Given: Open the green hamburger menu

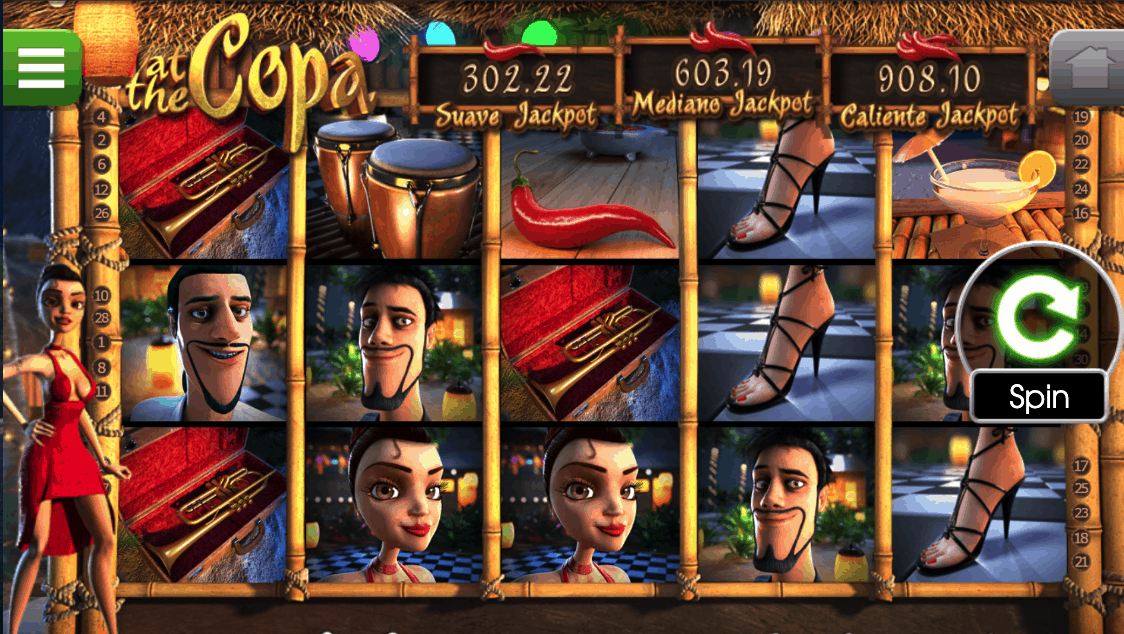Looking at the screenshot, I should coord(41,67).
